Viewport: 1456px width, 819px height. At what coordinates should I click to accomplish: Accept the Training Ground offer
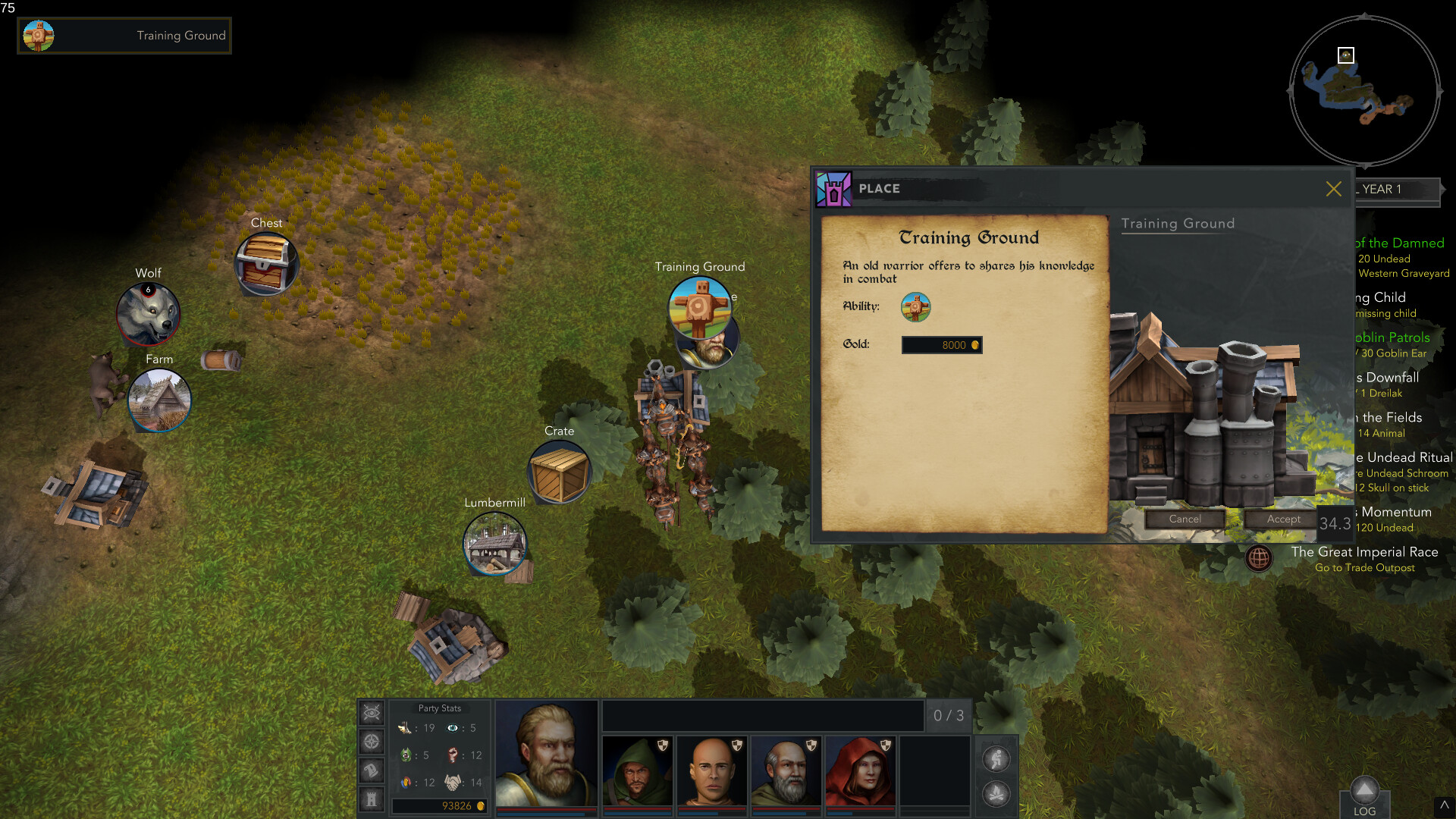click(1281, 519)
